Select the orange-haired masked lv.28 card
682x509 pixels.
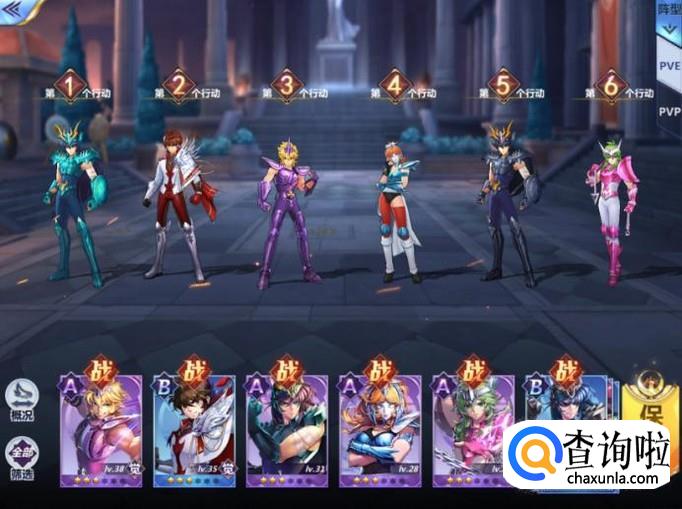click(380, 428)
